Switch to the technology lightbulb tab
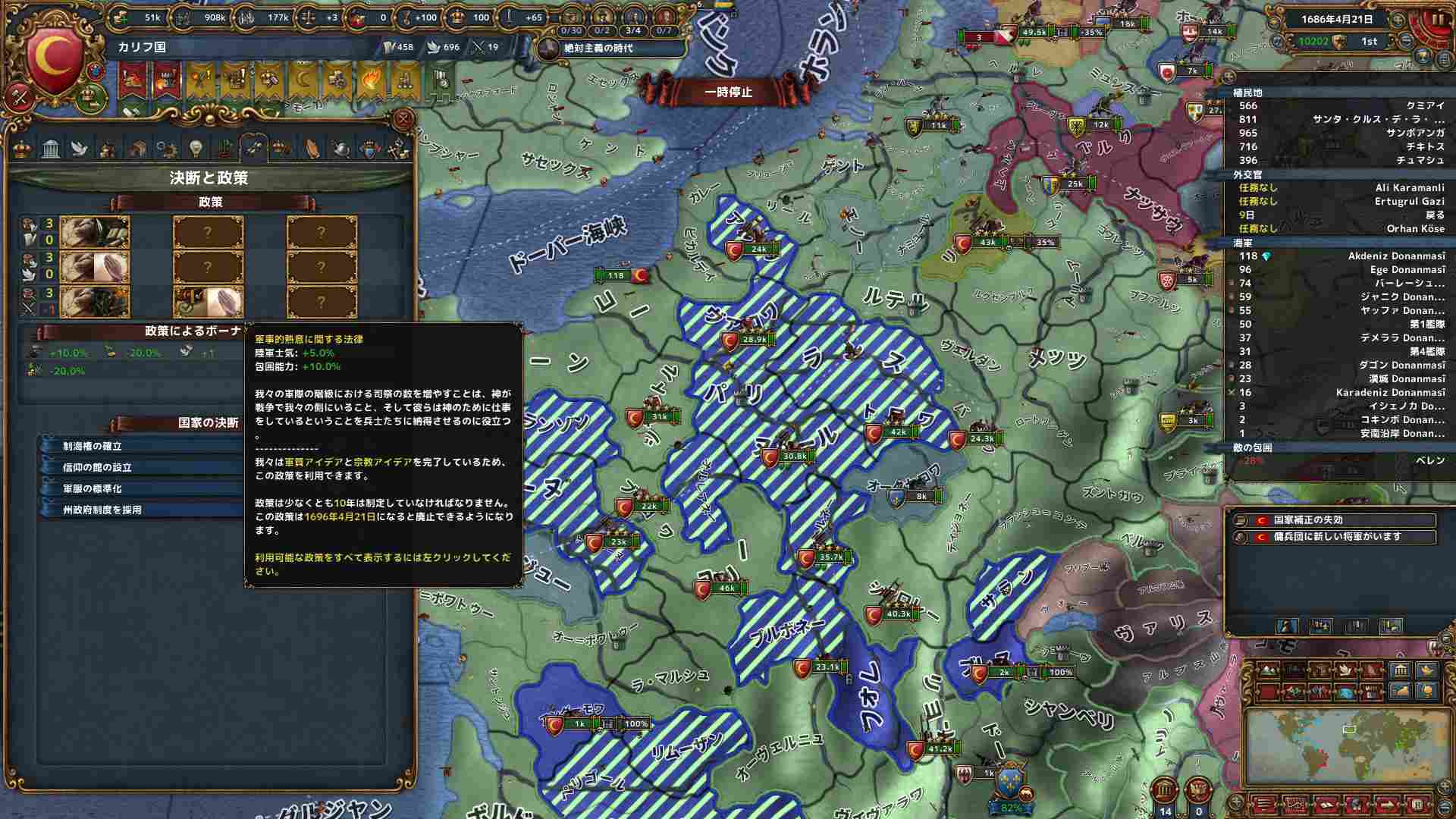1456x819 pixels. [x=195, y=148]
